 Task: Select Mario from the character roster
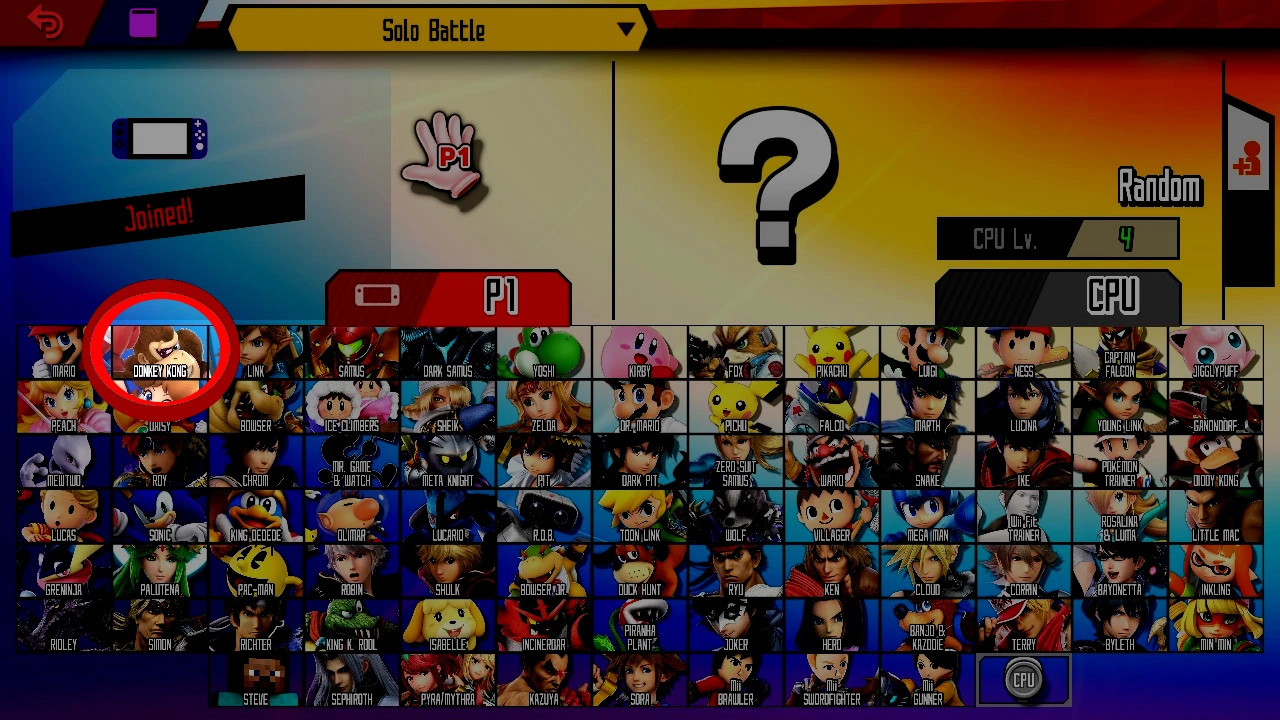[63, 348]
